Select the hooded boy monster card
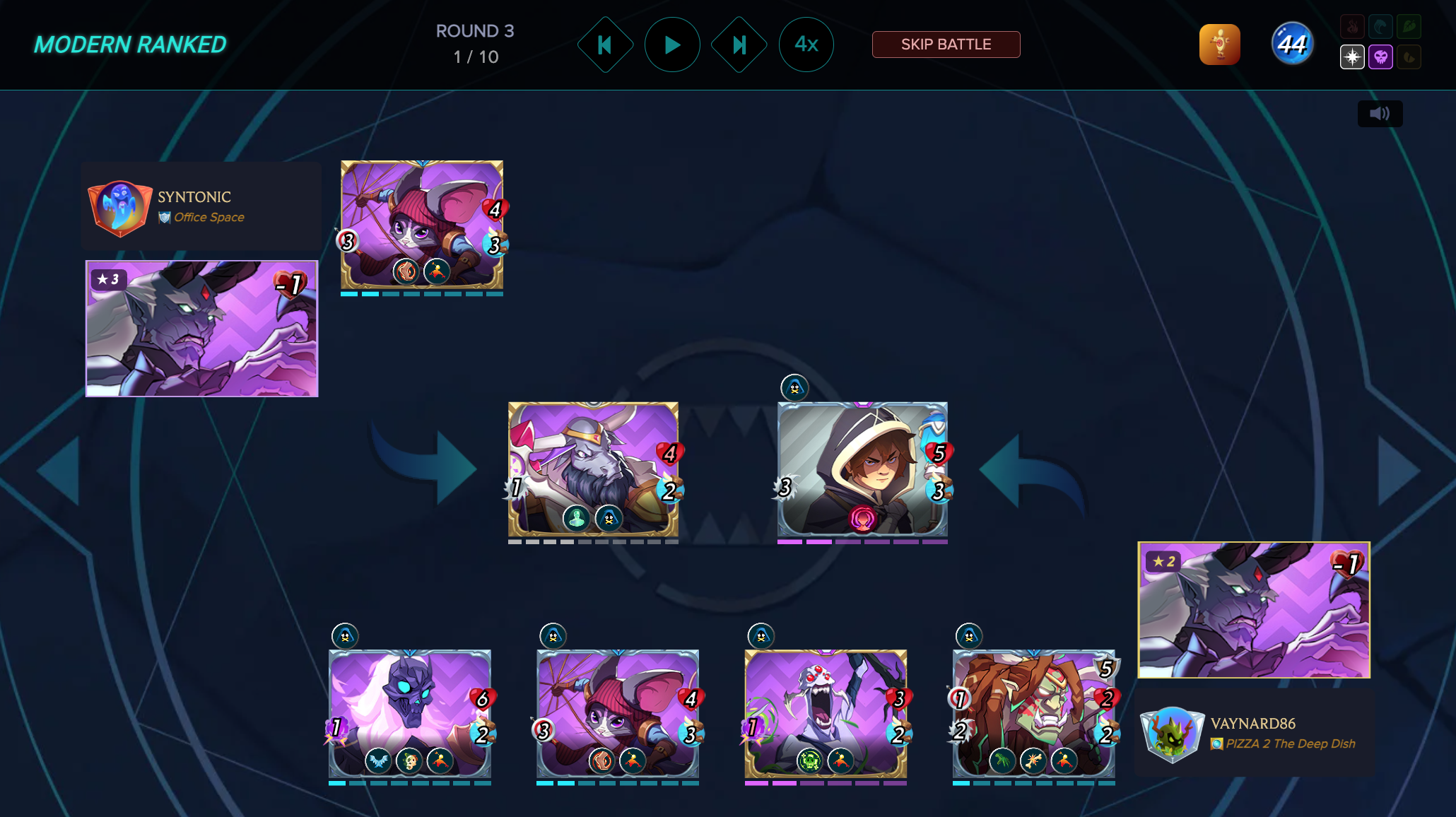The height and width of the screenshot is (817, 1456). [x=862, y=469]
